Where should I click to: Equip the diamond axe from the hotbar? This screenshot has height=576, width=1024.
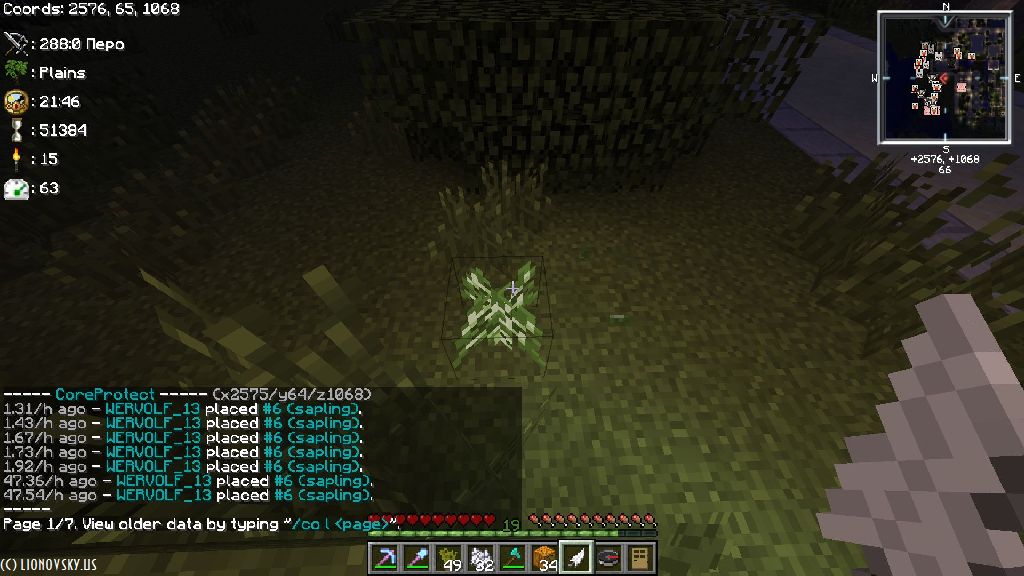513,558
